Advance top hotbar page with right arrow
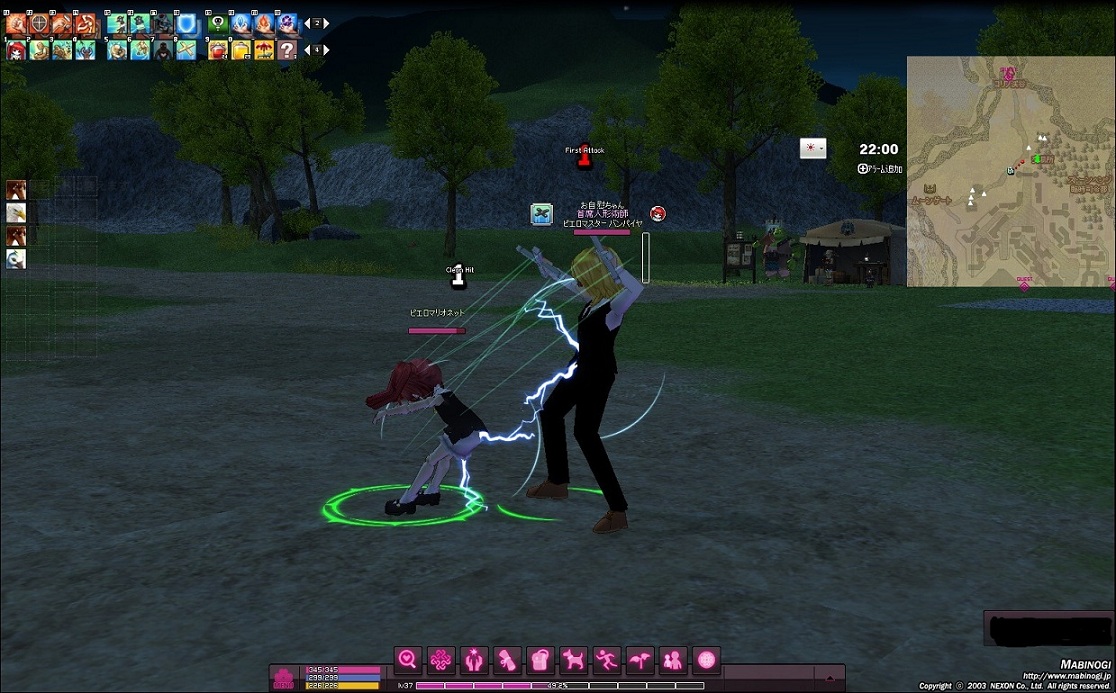 coord(326,23)
